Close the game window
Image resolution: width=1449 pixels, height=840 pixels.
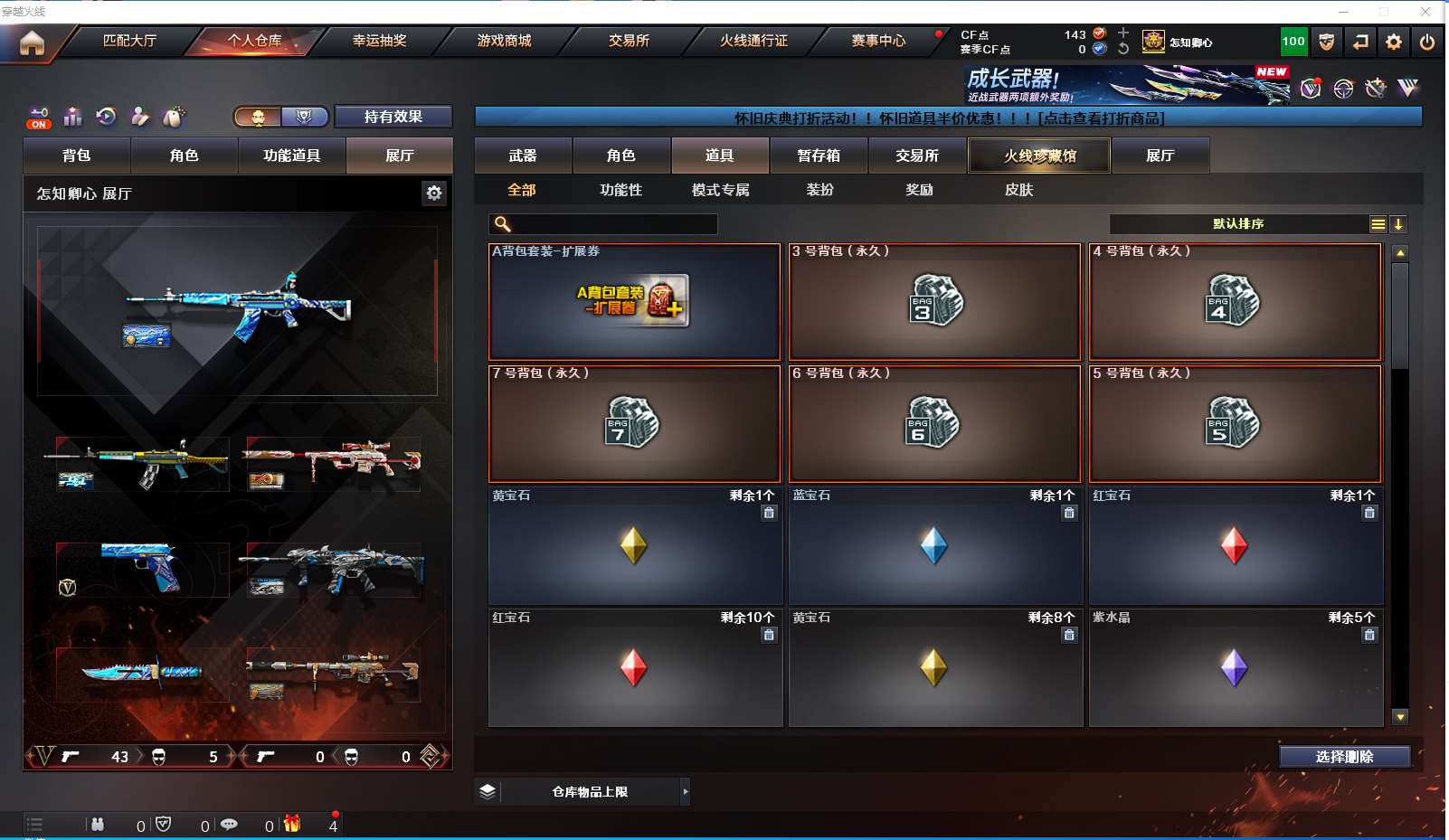click(1425, 12)
